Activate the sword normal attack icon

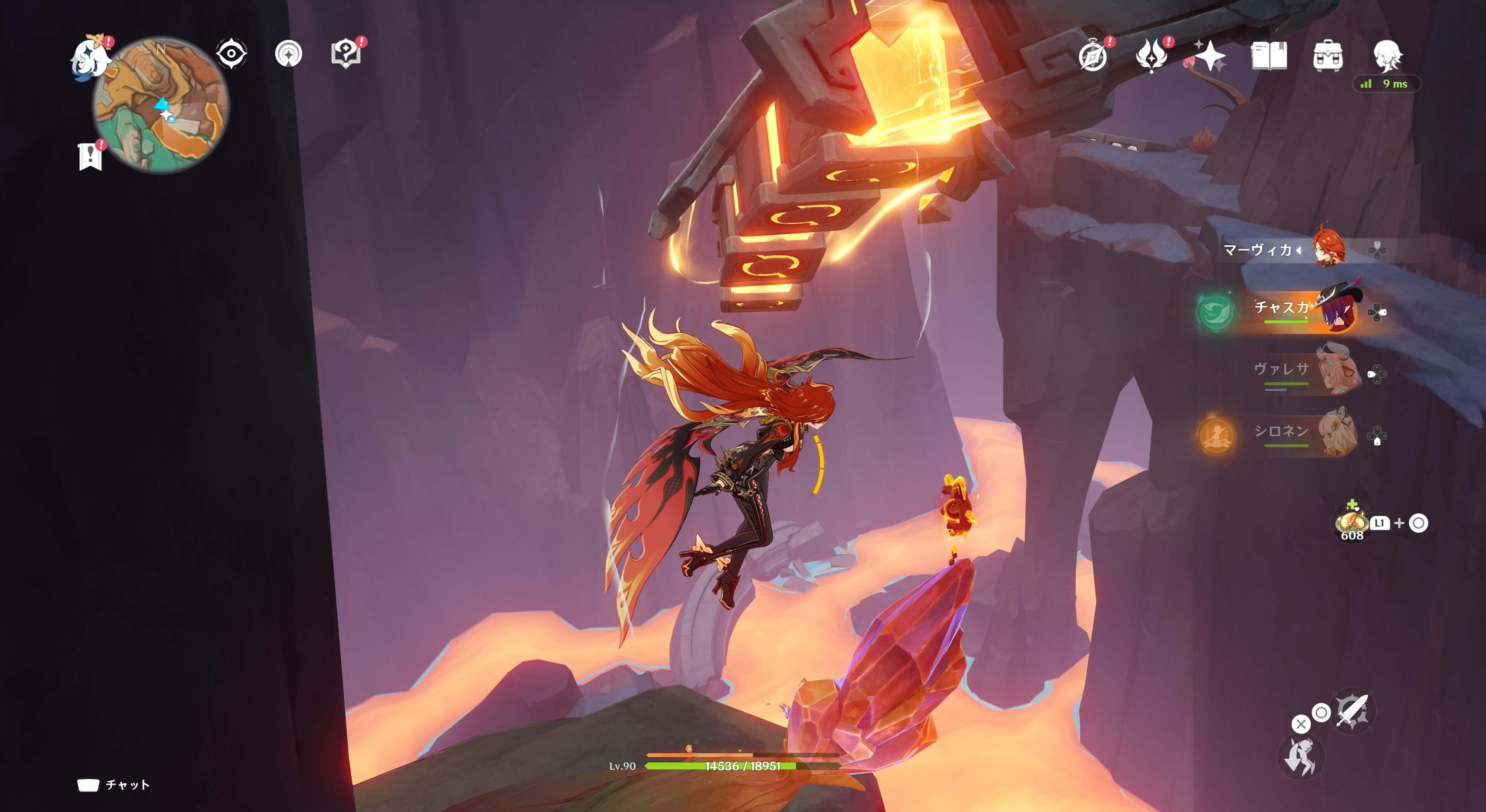1352,711
